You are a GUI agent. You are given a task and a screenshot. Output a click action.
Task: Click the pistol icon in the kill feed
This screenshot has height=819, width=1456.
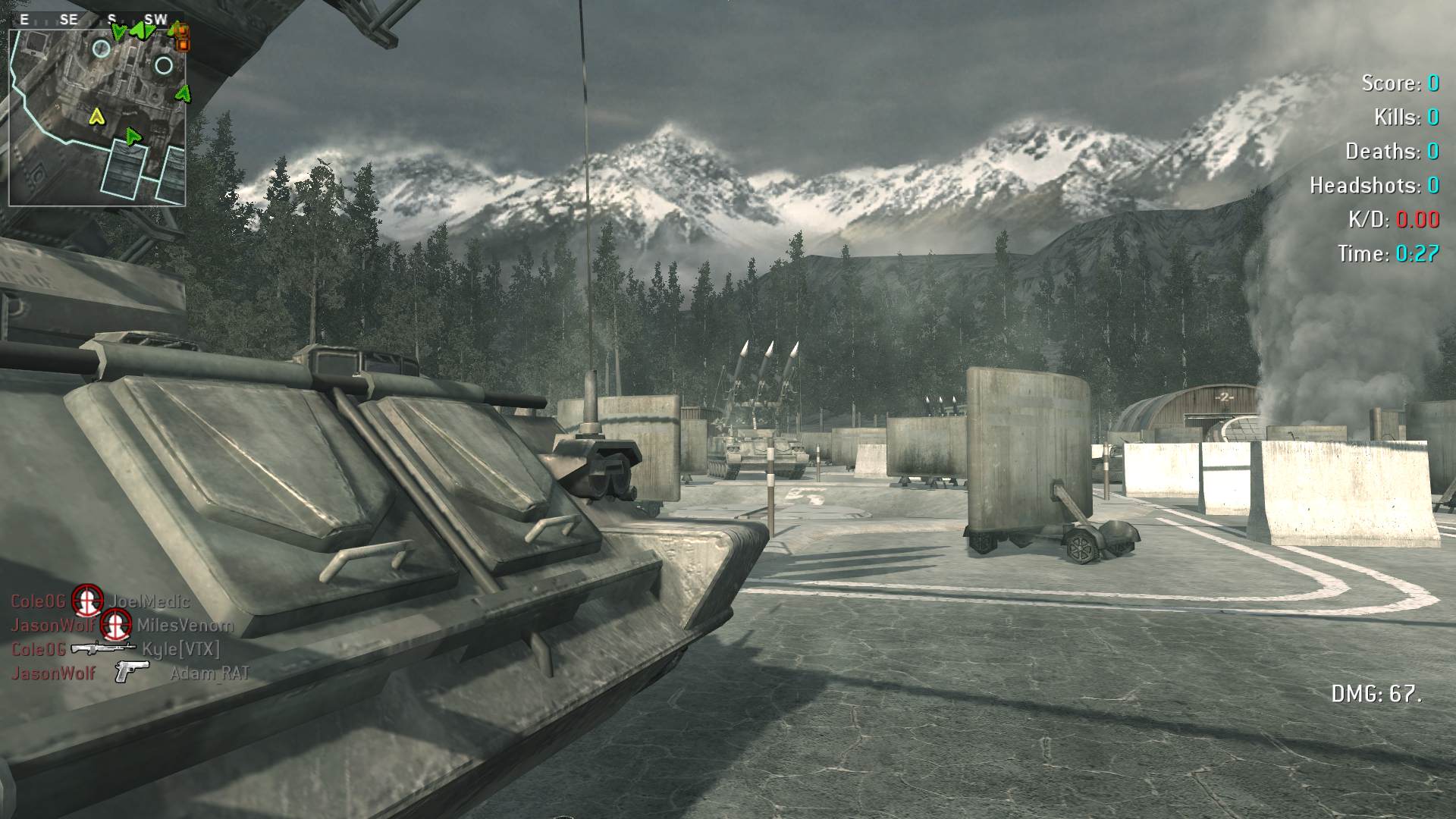click(x=130, y=672)
